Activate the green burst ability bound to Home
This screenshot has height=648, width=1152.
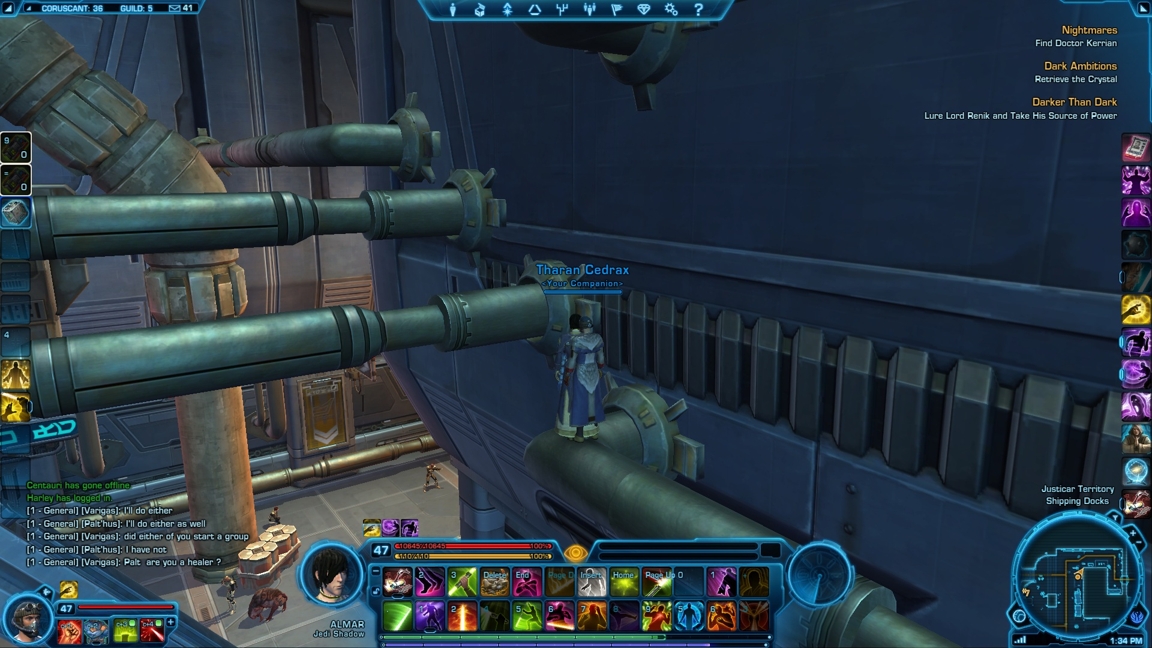click(x=624, y=582)
